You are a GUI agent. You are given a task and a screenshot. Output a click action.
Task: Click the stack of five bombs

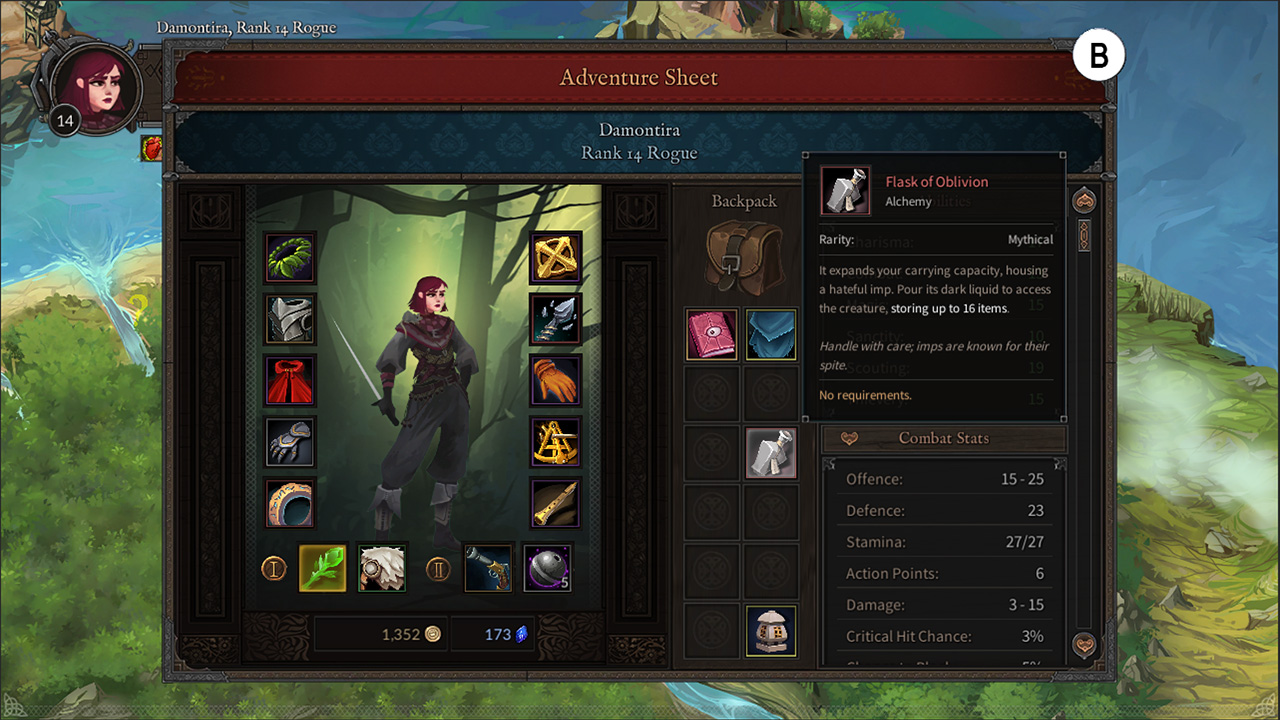click(547, 567)
